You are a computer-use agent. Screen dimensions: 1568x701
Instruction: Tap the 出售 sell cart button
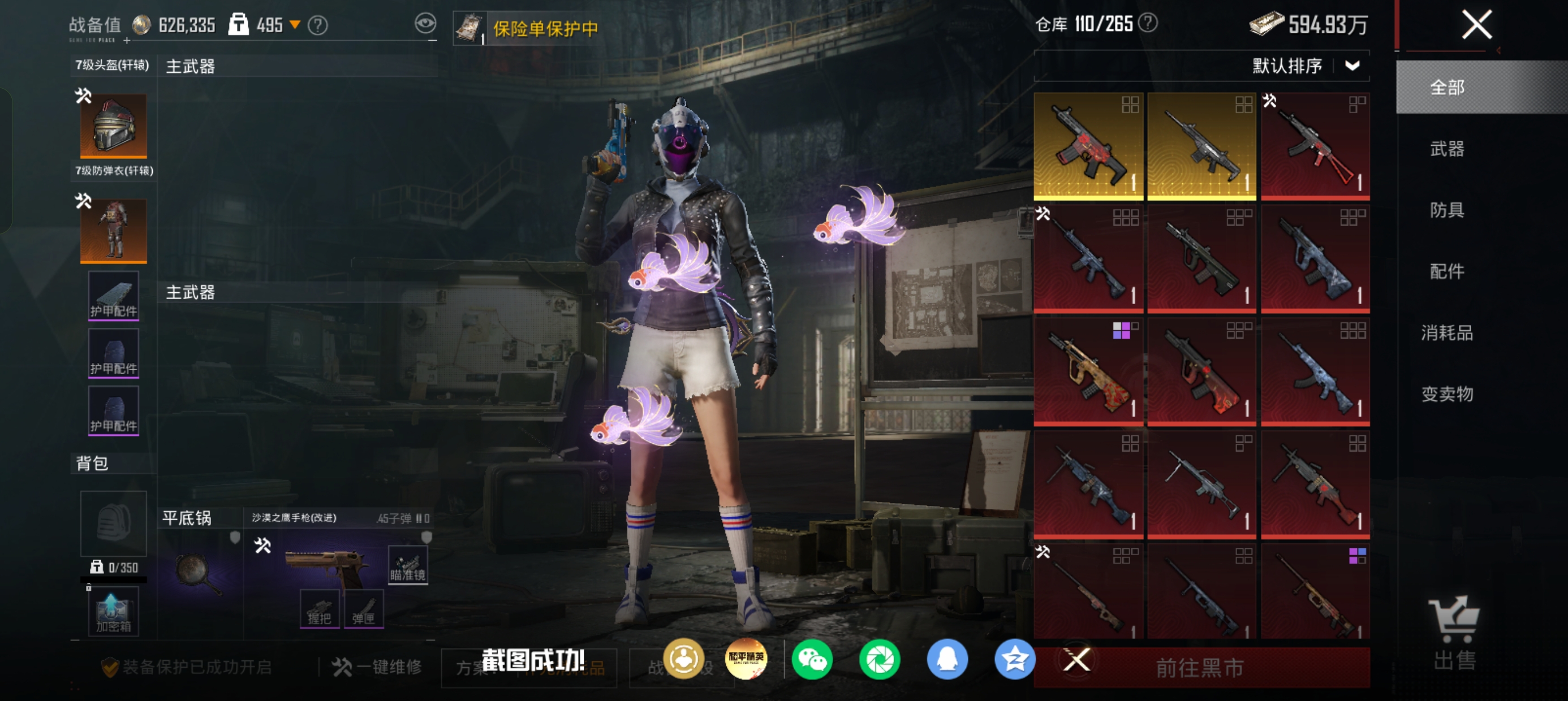(x=1454, y=633)
